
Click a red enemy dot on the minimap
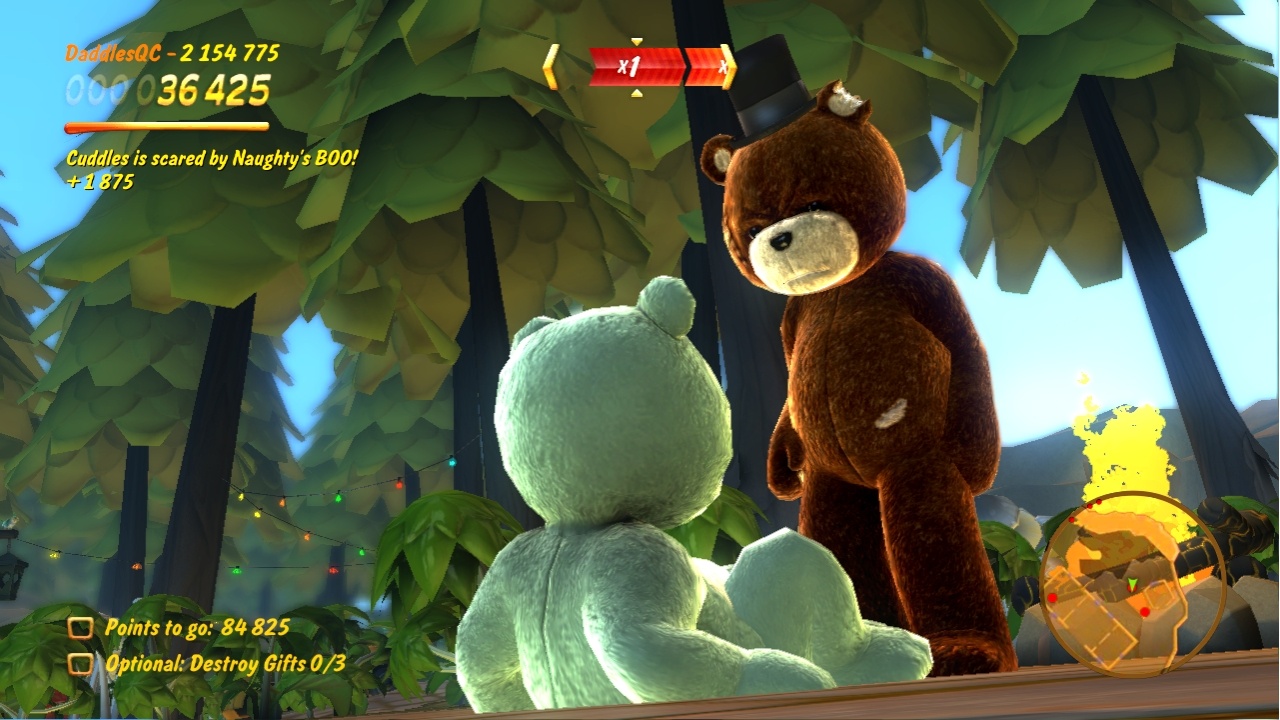click(x=1144, y=612)
